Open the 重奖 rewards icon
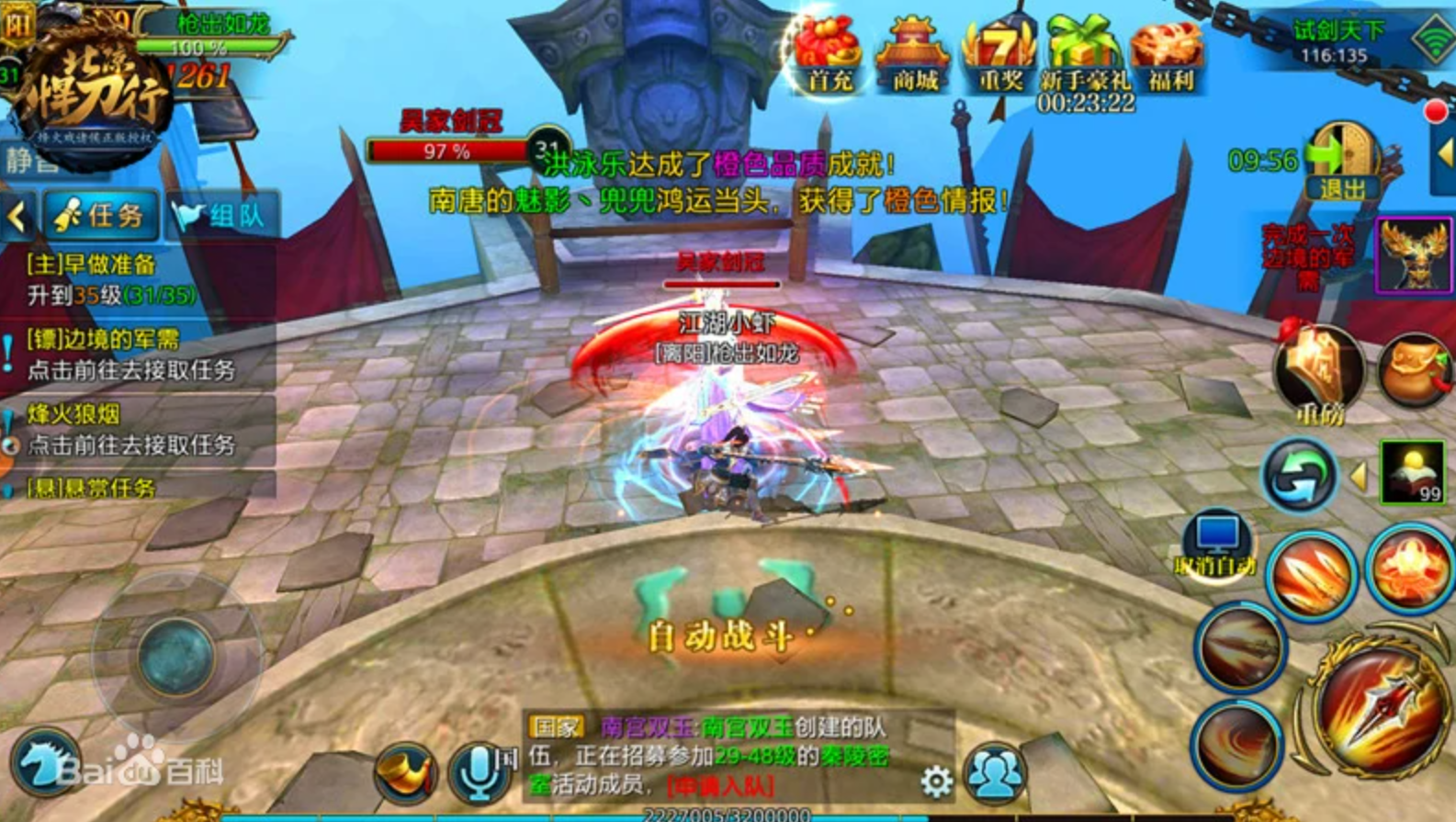Screen dimensions: 1456x822 click(999, 56)
